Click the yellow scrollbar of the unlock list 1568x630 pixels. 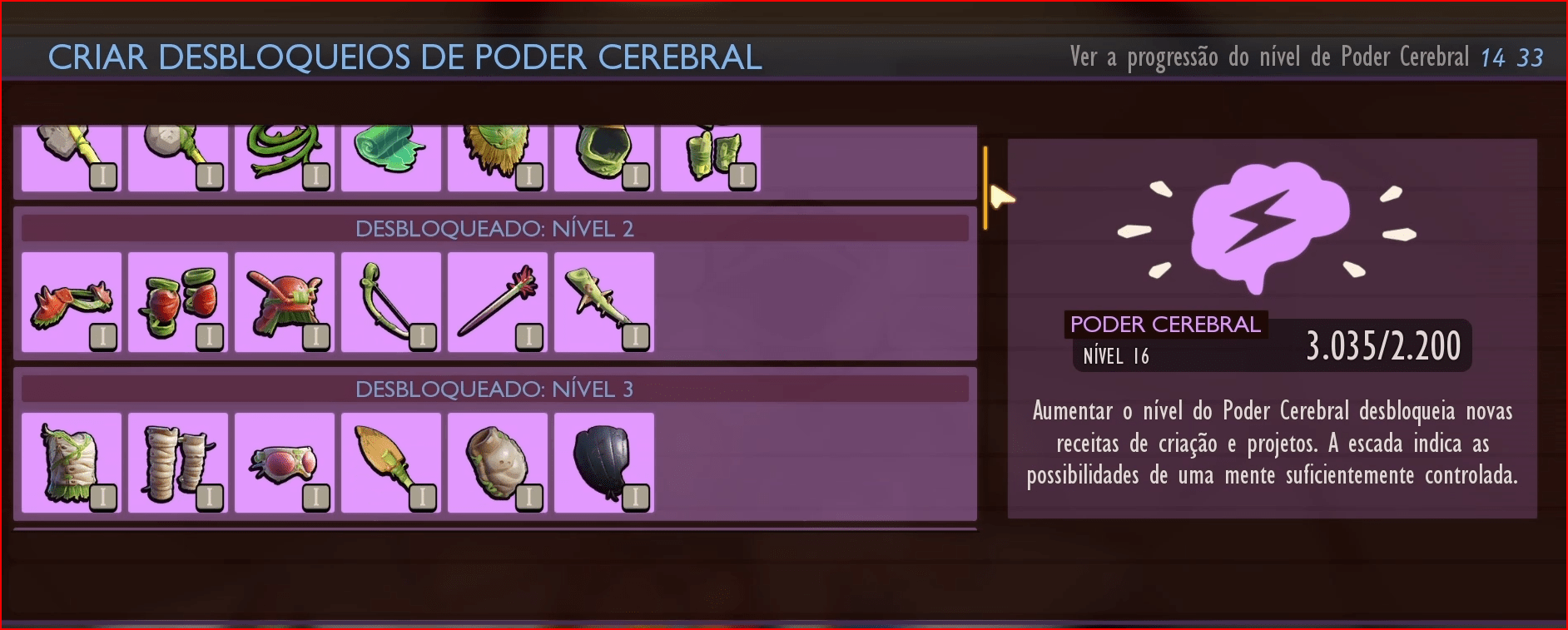pyautogui.click(x=985, y=188)
